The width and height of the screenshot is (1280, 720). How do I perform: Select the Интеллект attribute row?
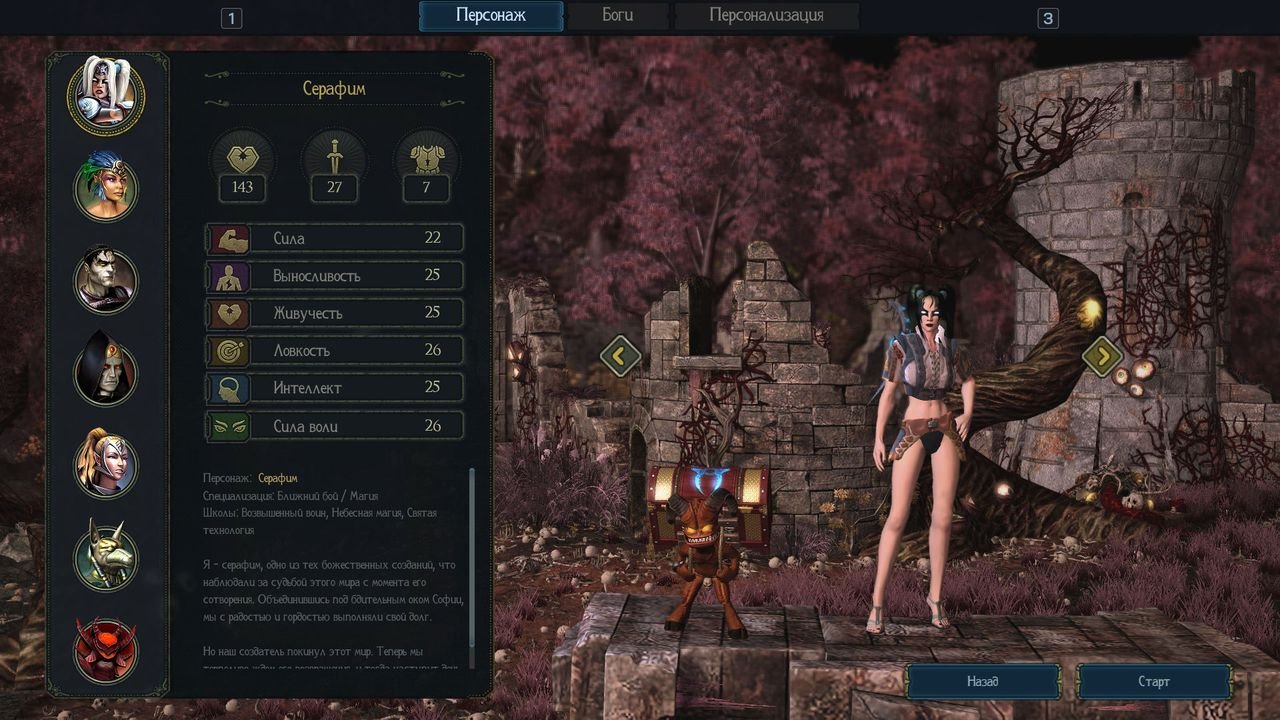(335, 388)
